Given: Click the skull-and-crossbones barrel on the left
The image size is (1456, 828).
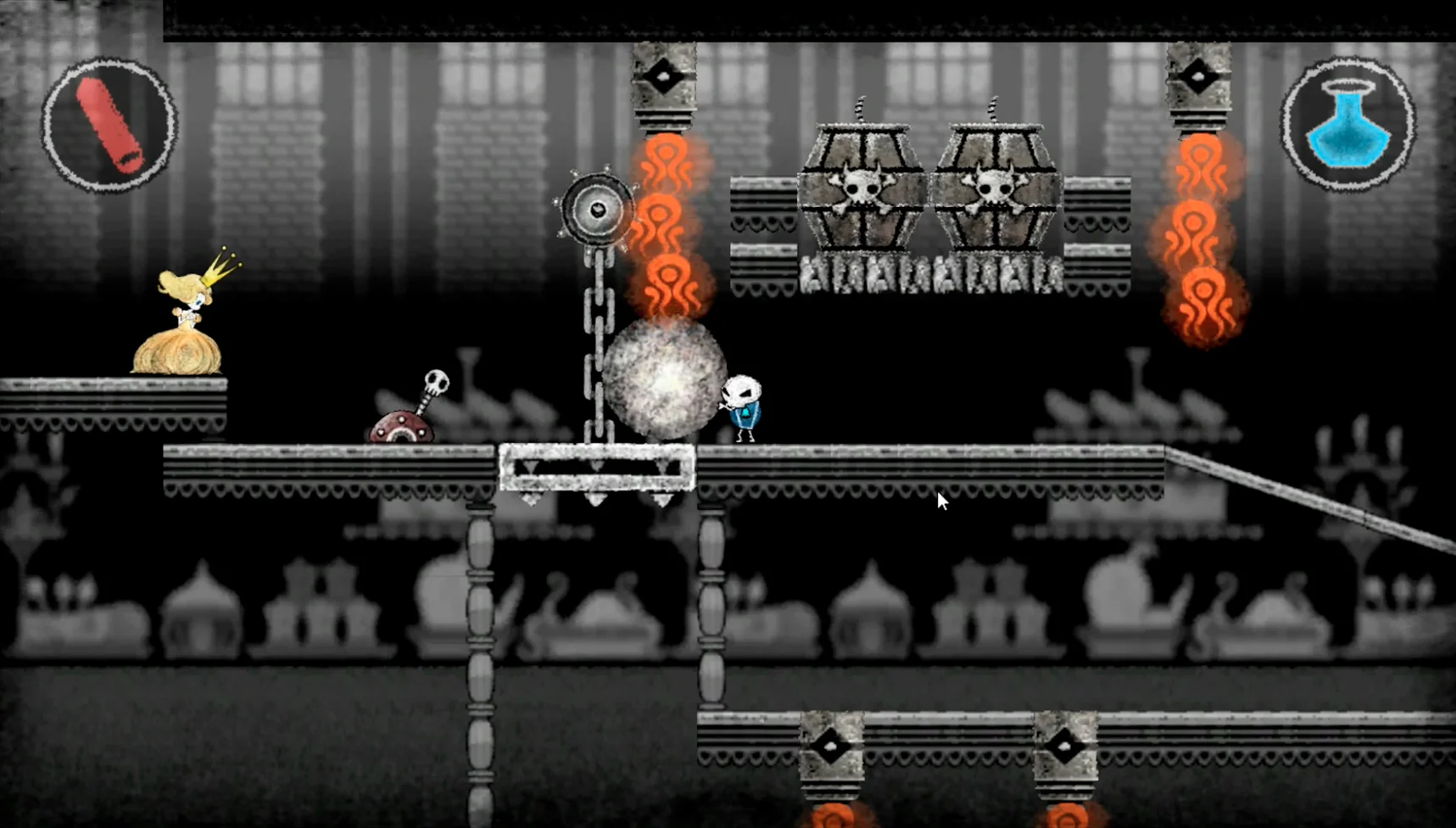Looking at the screenshot, I should [x=862, y=187].
